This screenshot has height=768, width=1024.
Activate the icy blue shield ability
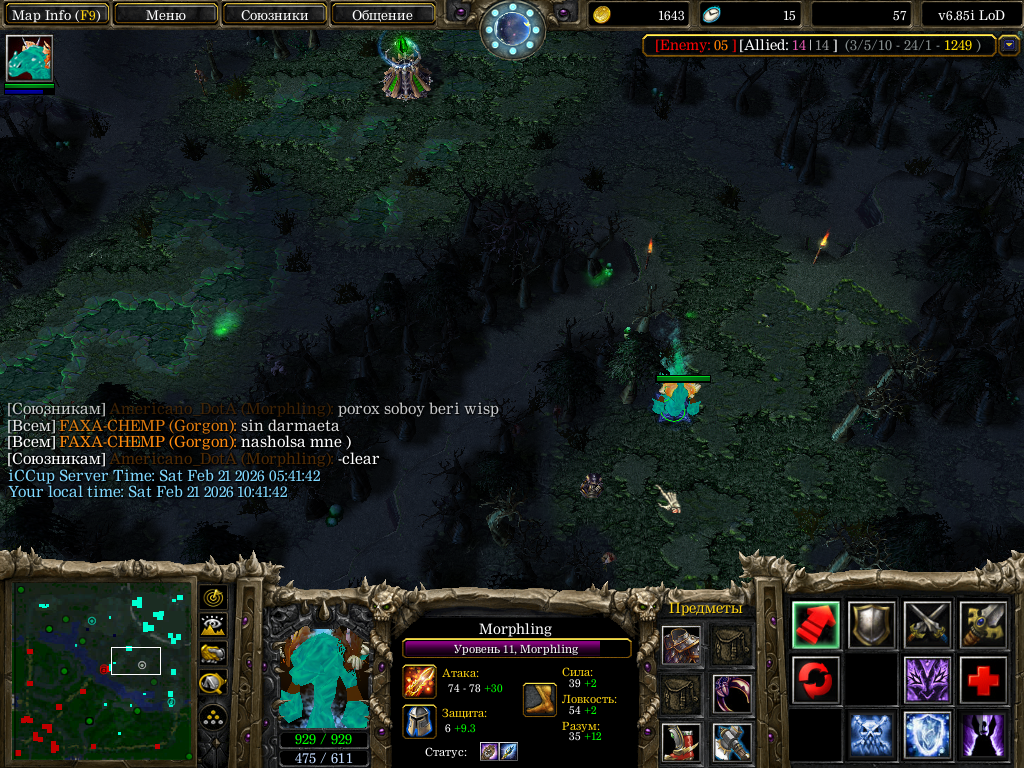928,735
